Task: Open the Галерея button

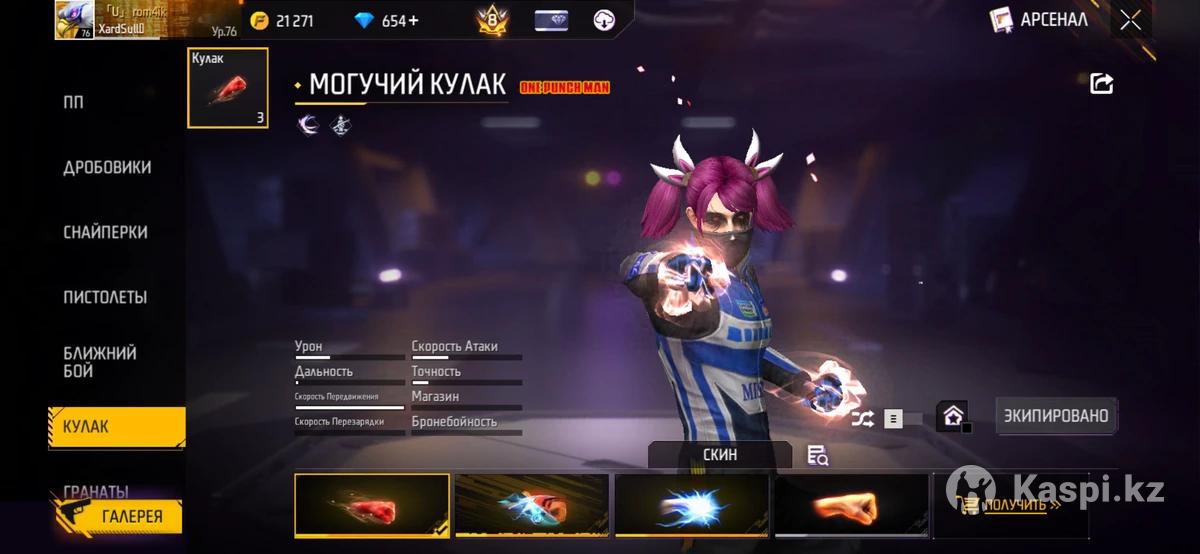Action: (x=118, y=516)
